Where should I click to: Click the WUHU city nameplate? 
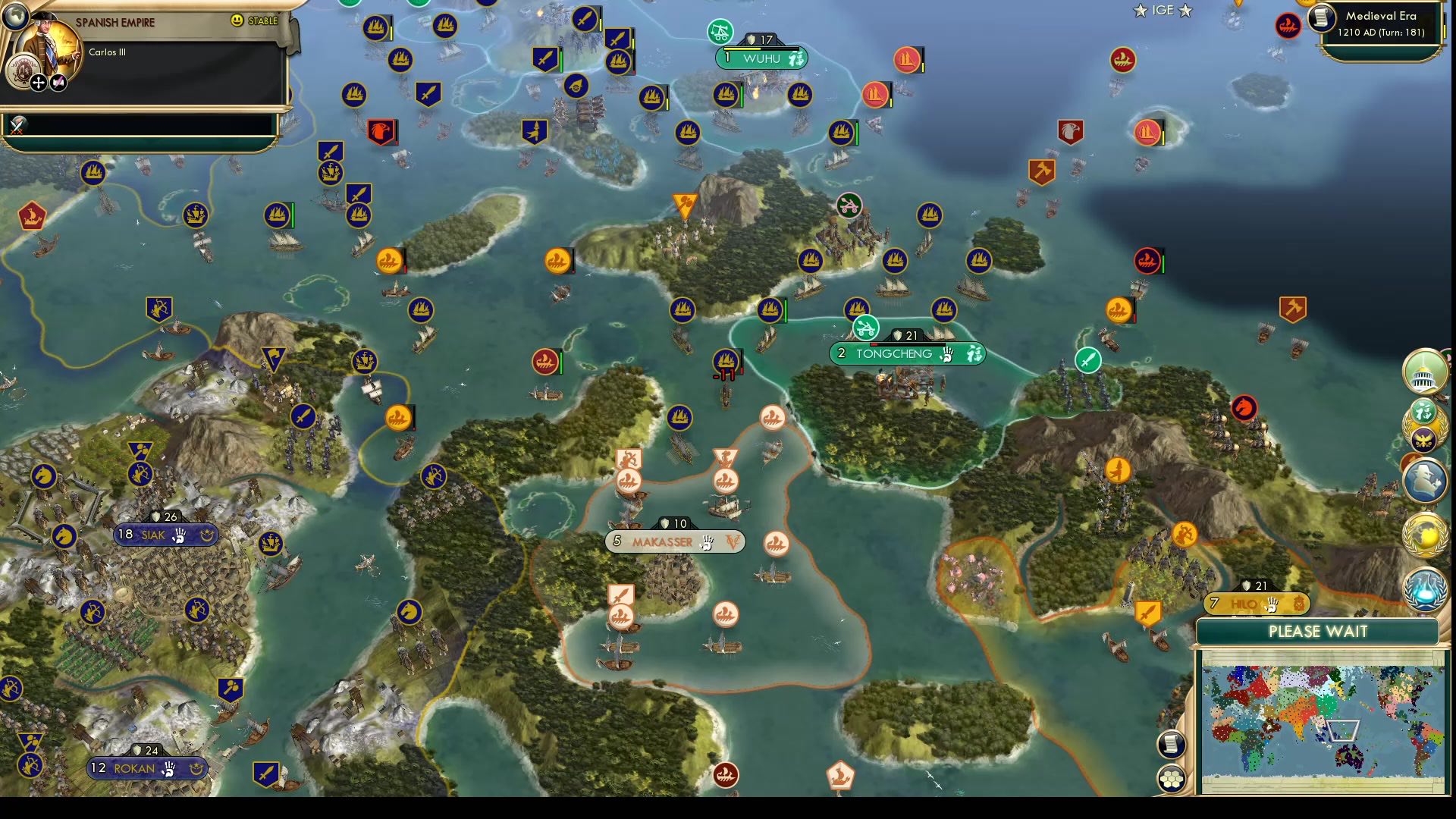coord(762,58)
